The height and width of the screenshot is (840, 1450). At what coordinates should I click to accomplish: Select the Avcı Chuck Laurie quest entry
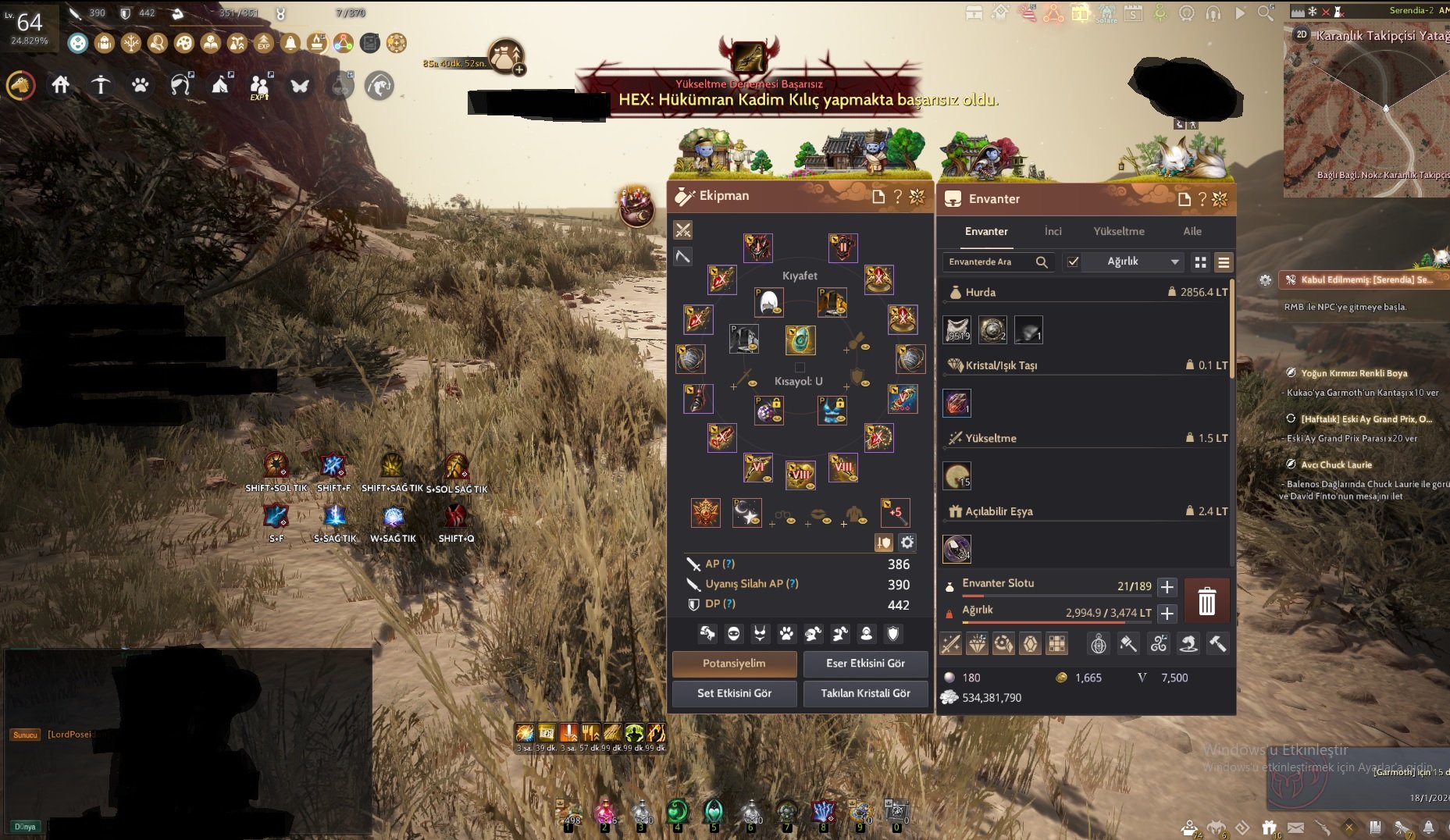(1336, 464)
